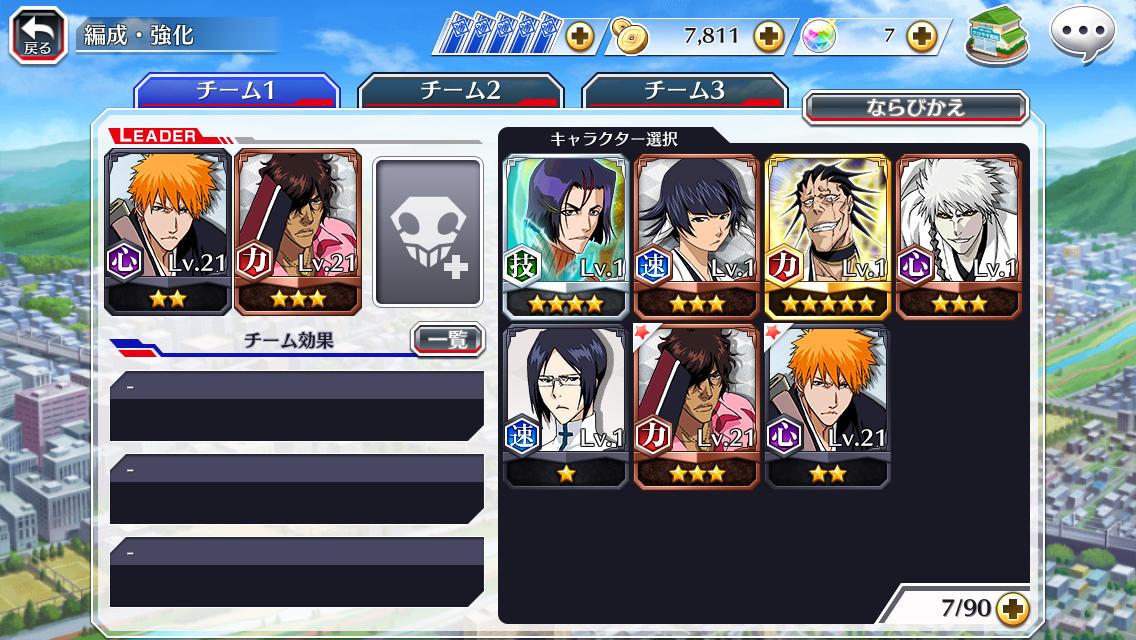Select the second team member 力 Lv.21 slot
The image size is (1136, 640).
[x=297, y=232]
